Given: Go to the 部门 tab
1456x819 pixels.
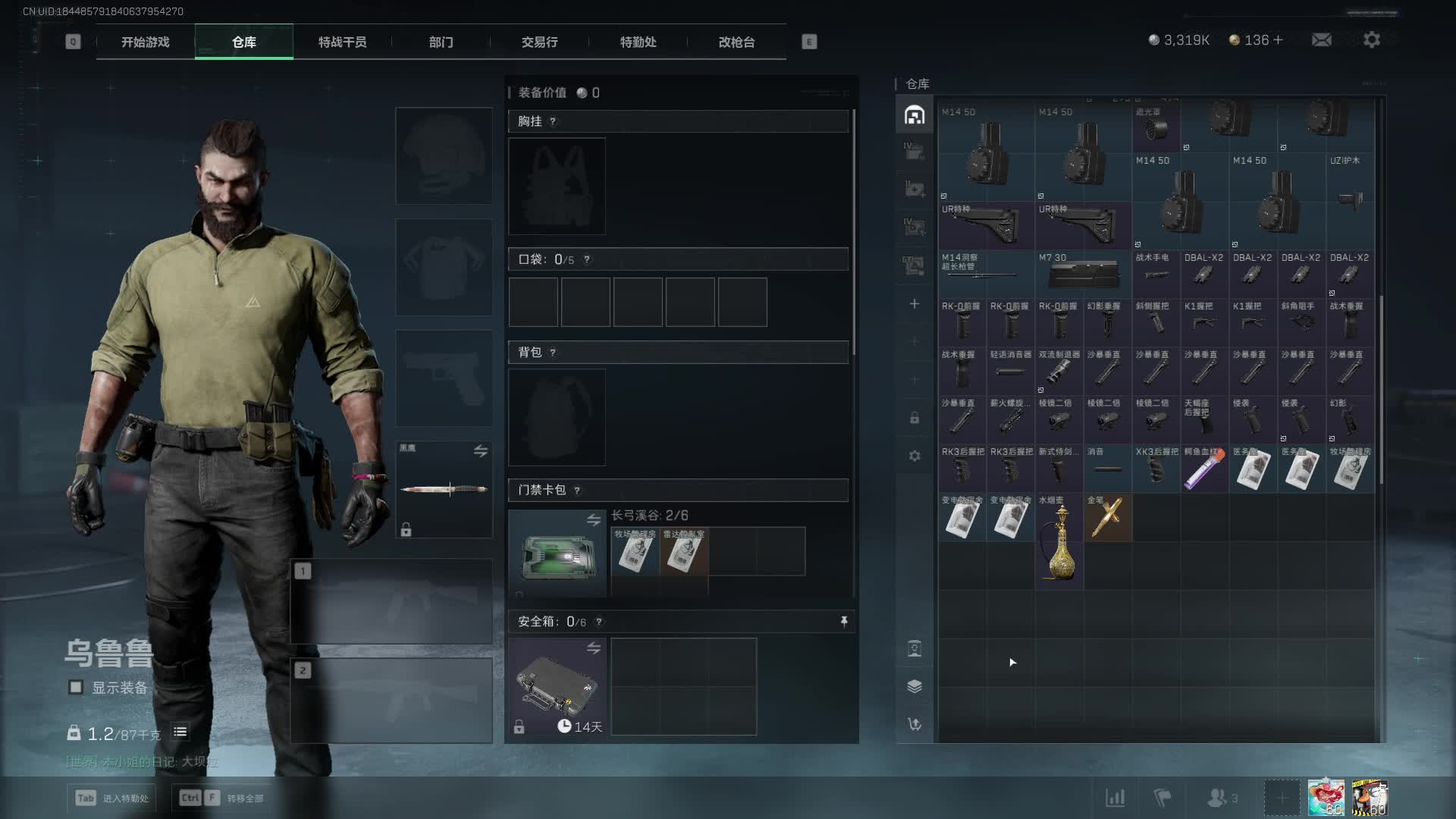Looking at the screenshot, I should tap(441, 42).
